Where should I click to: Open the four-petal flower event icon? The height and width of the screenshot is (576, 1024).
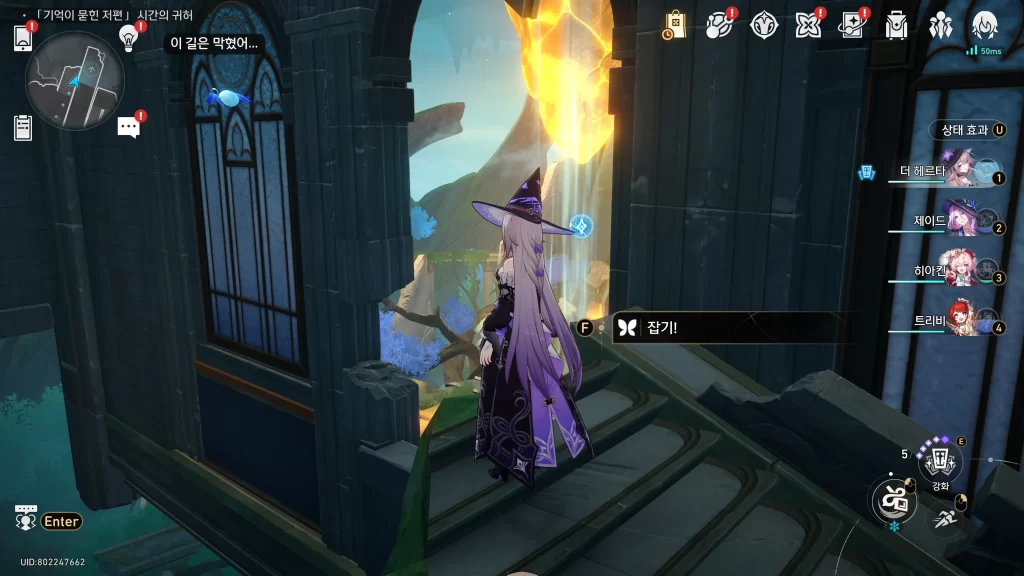point(808,25)
